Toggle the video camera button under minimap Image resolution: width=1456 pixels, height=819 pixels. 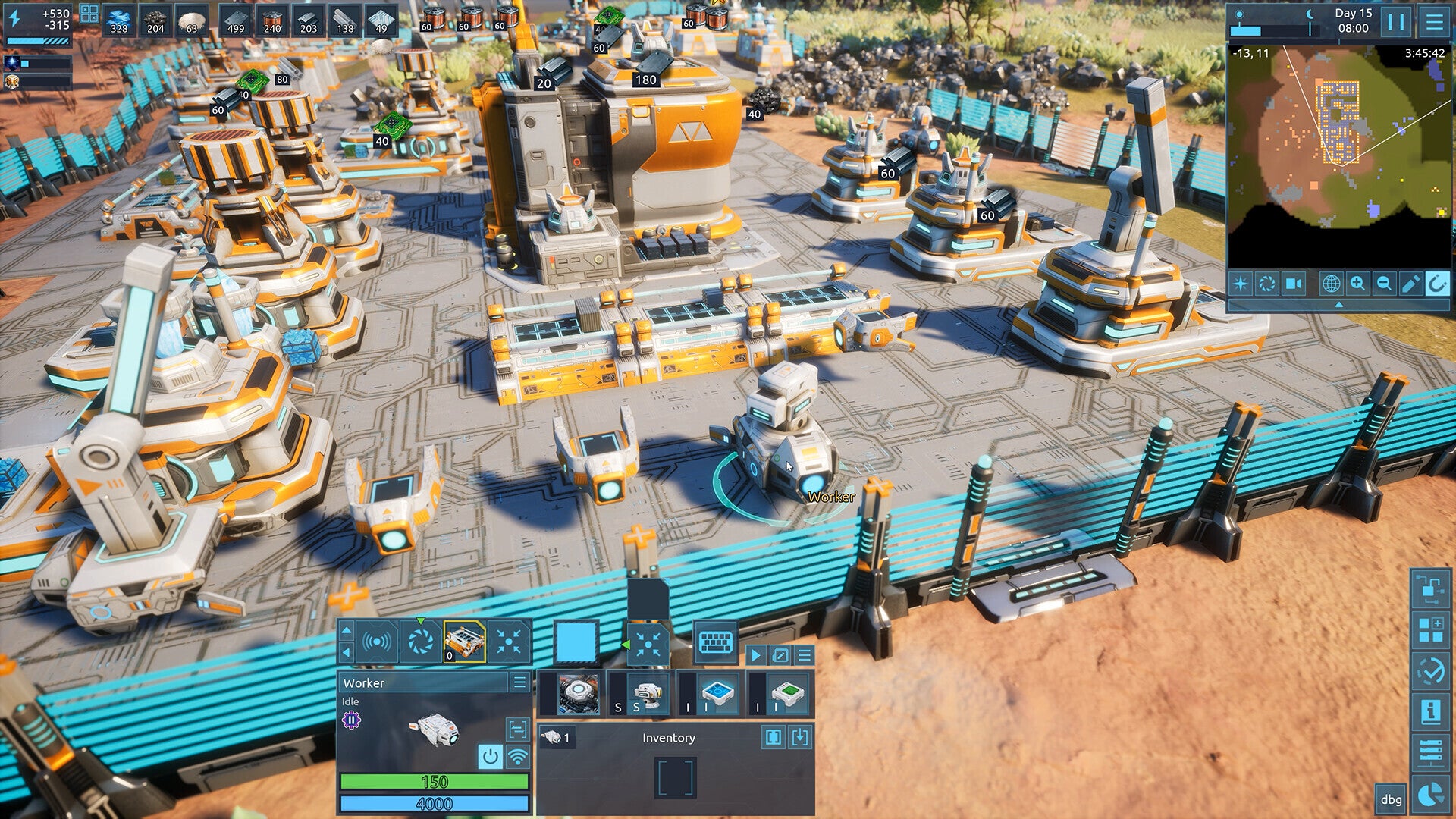[x=1293, y=284]
